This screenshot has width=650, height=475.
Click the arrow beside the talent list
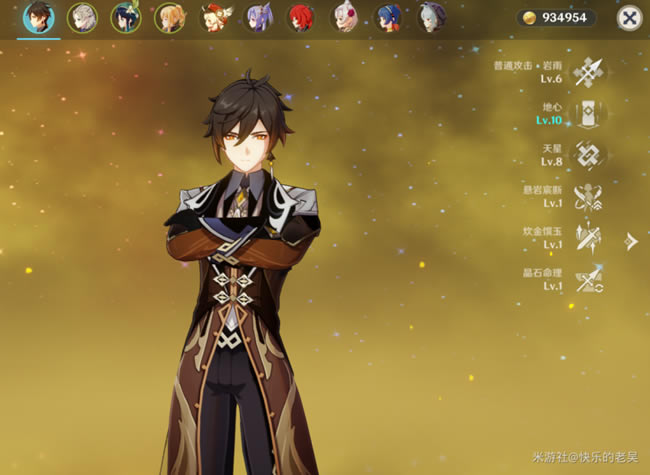(631, 241)
